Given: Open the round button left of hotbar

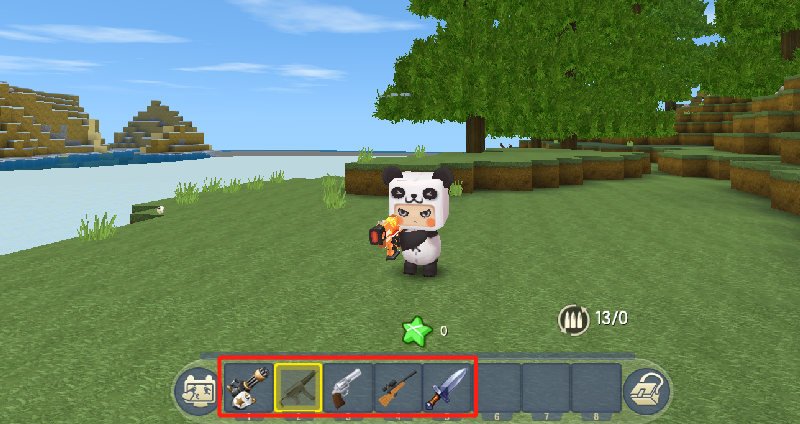Looking at the screenshot, I should pos(193,390).
